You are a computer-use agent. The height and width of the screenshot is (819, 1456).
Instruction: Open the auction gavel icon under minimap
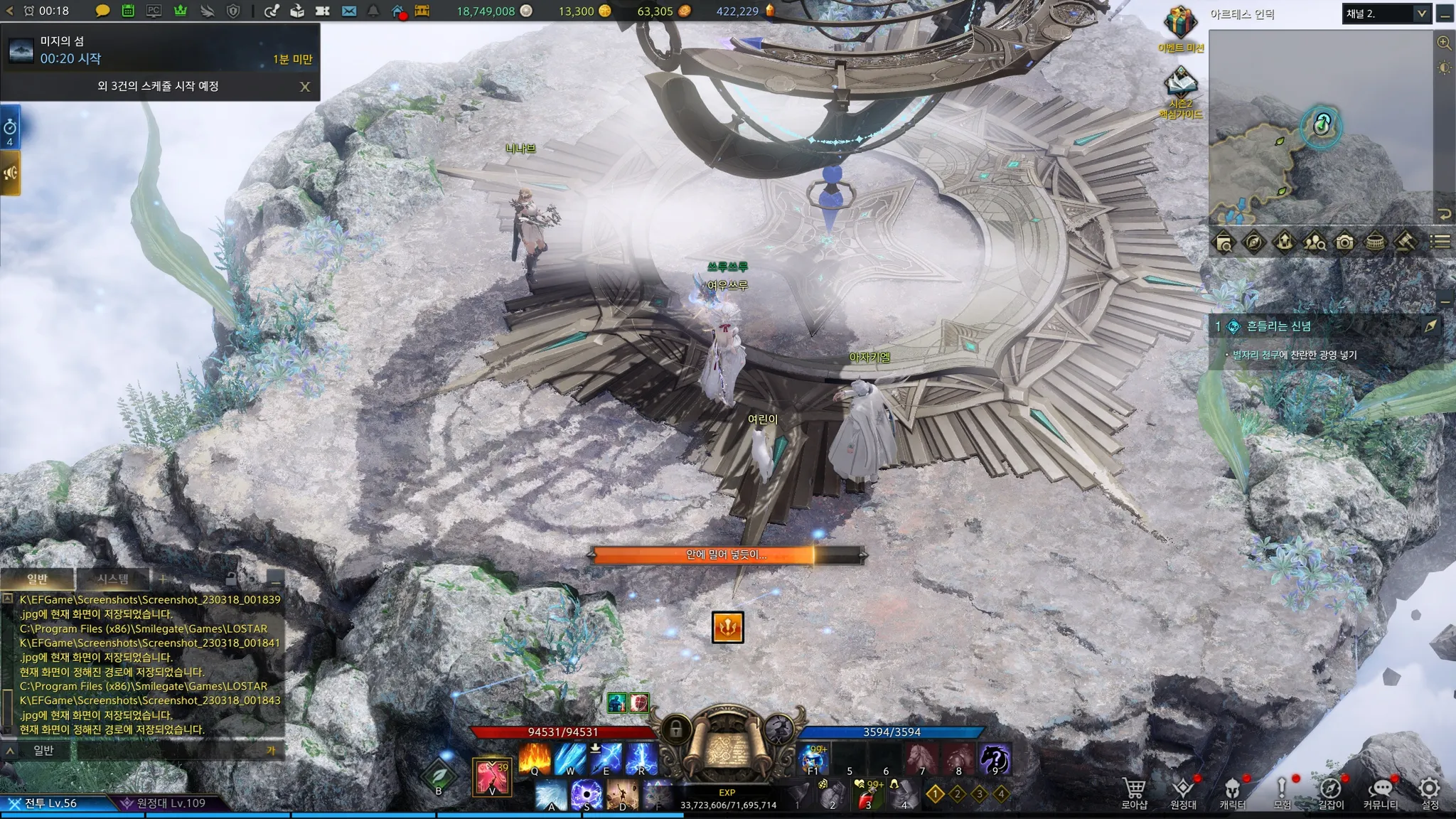click(1406, 242)
